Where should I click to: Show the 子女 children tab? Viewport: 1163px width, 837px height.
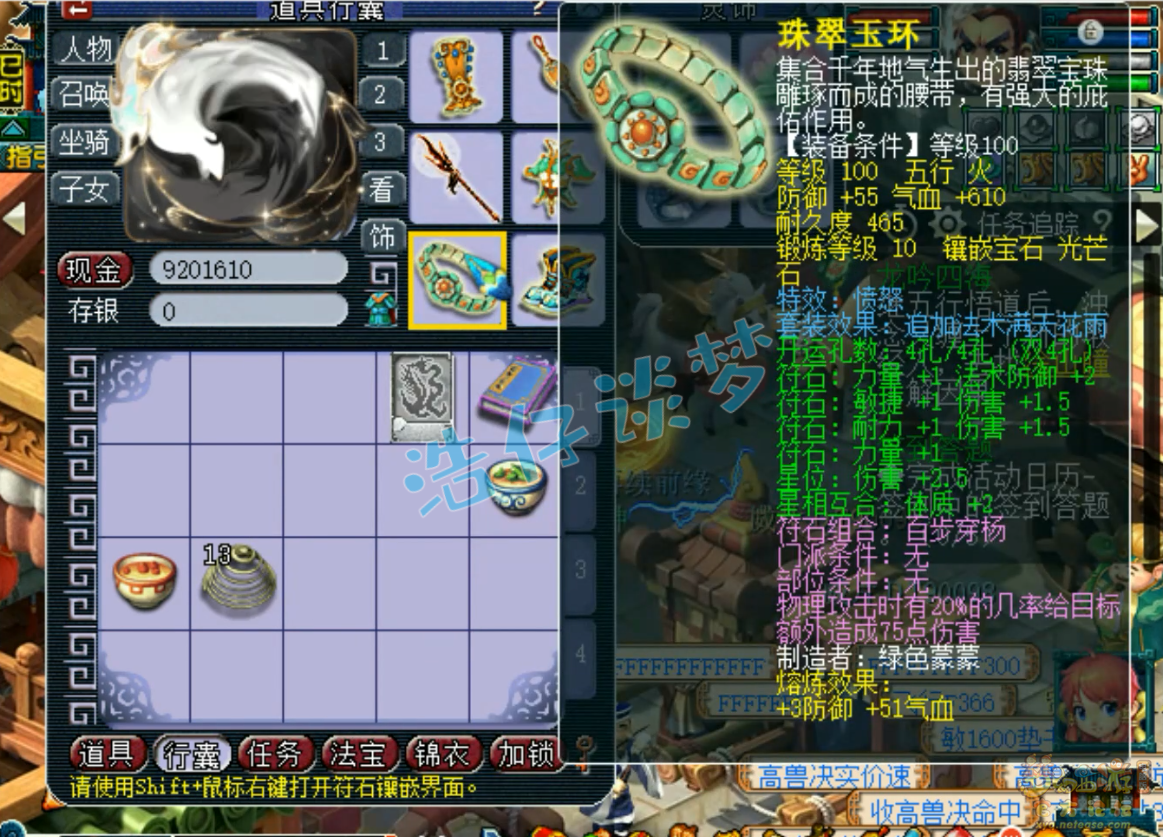[x=86, y=188]
